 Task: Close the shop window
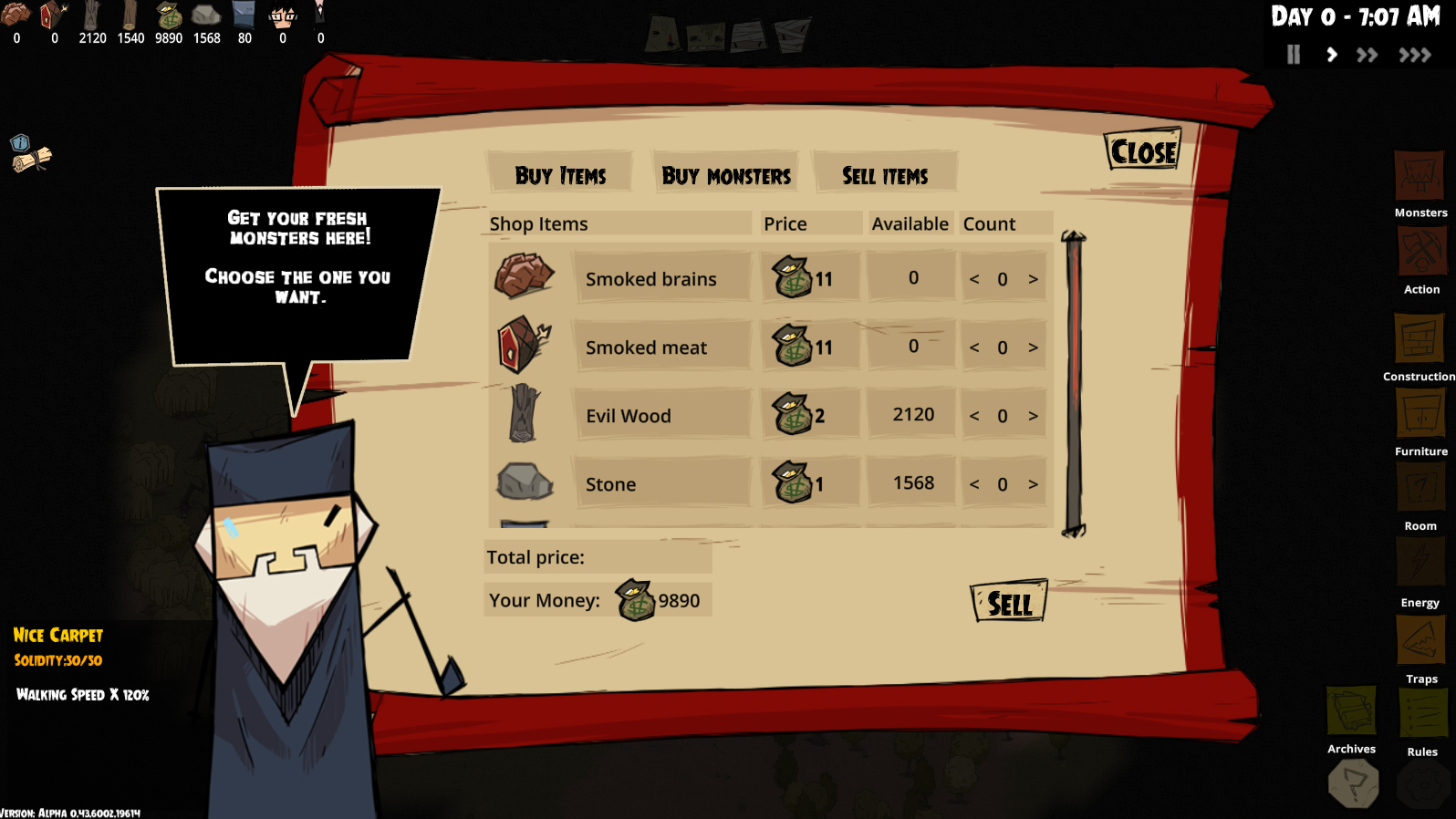tap(1143, 151)
